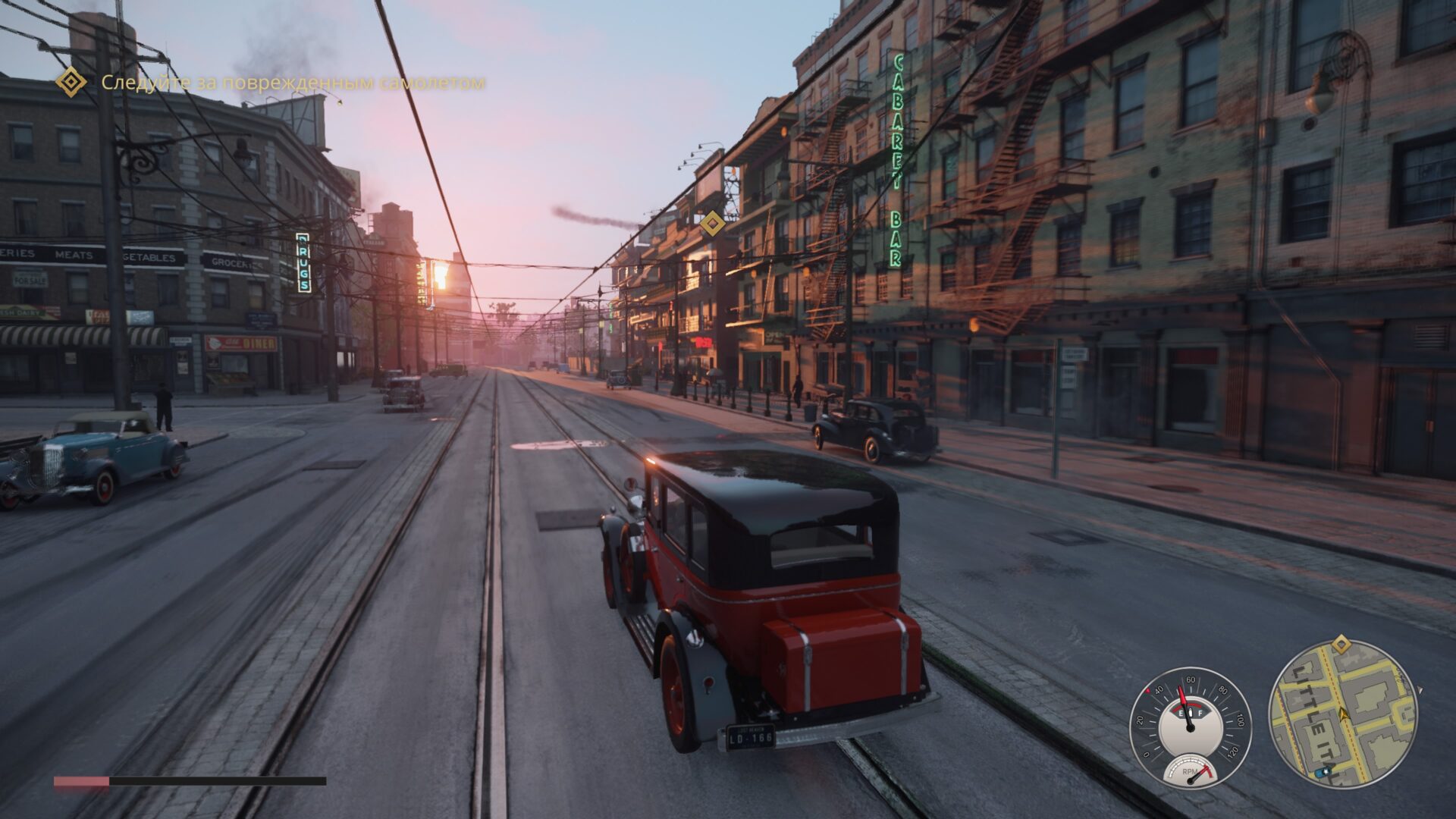The image size is (1456, 819).
Task: Select the gold objective diamond on the minimap rim
Action: pyautogui.click(x=1341, y=645)
